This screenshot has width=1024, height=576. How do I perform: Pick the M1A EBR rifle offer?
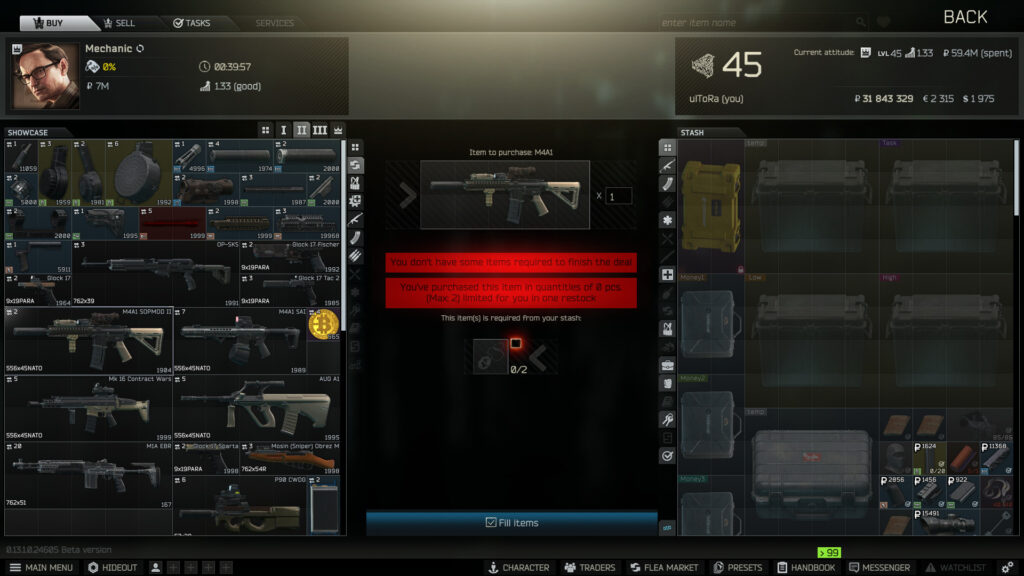point(88,474)
